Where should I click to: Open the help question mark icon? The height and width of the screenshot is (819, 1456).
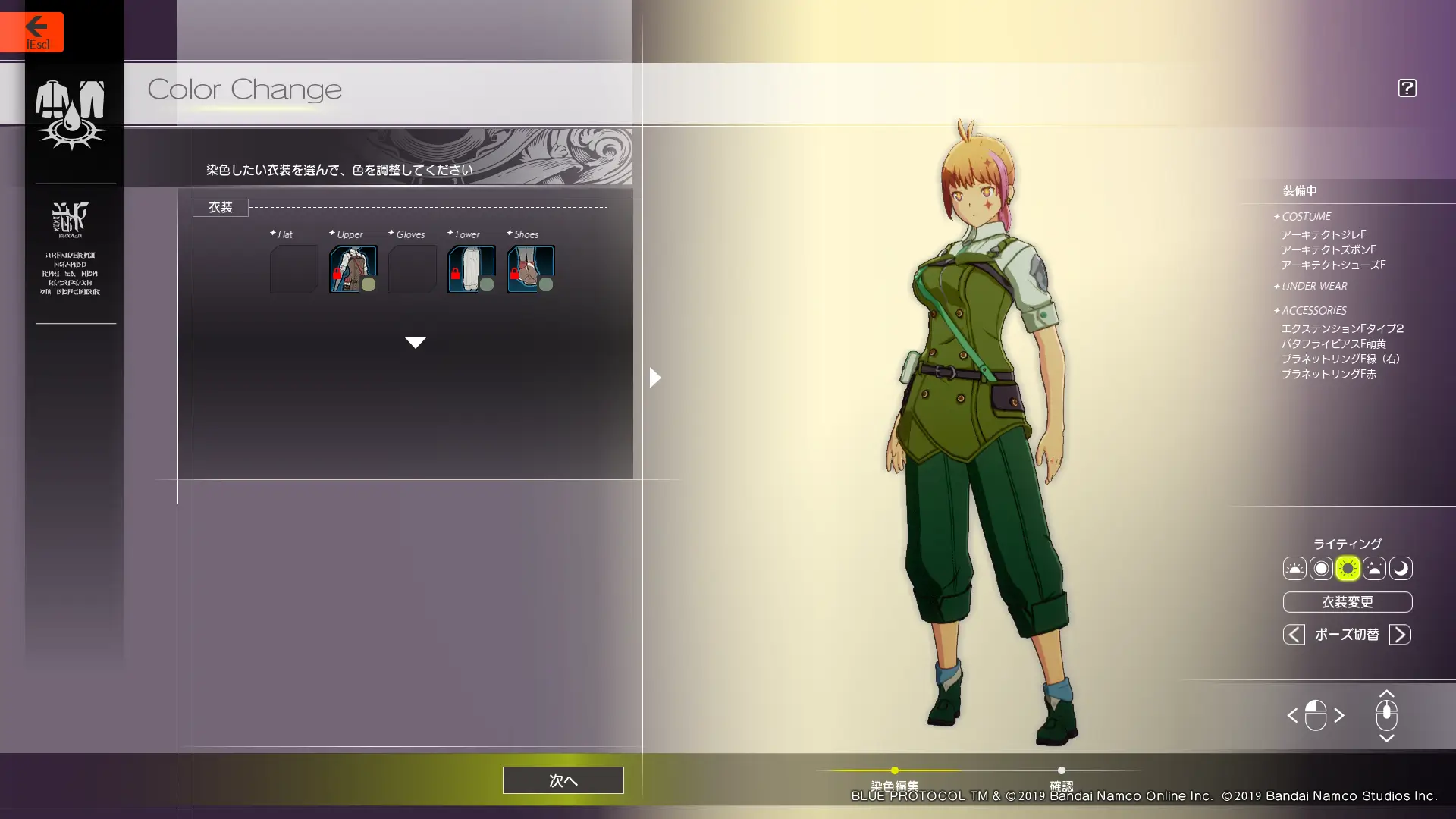pyautogui.click(x=1407, y=88)
